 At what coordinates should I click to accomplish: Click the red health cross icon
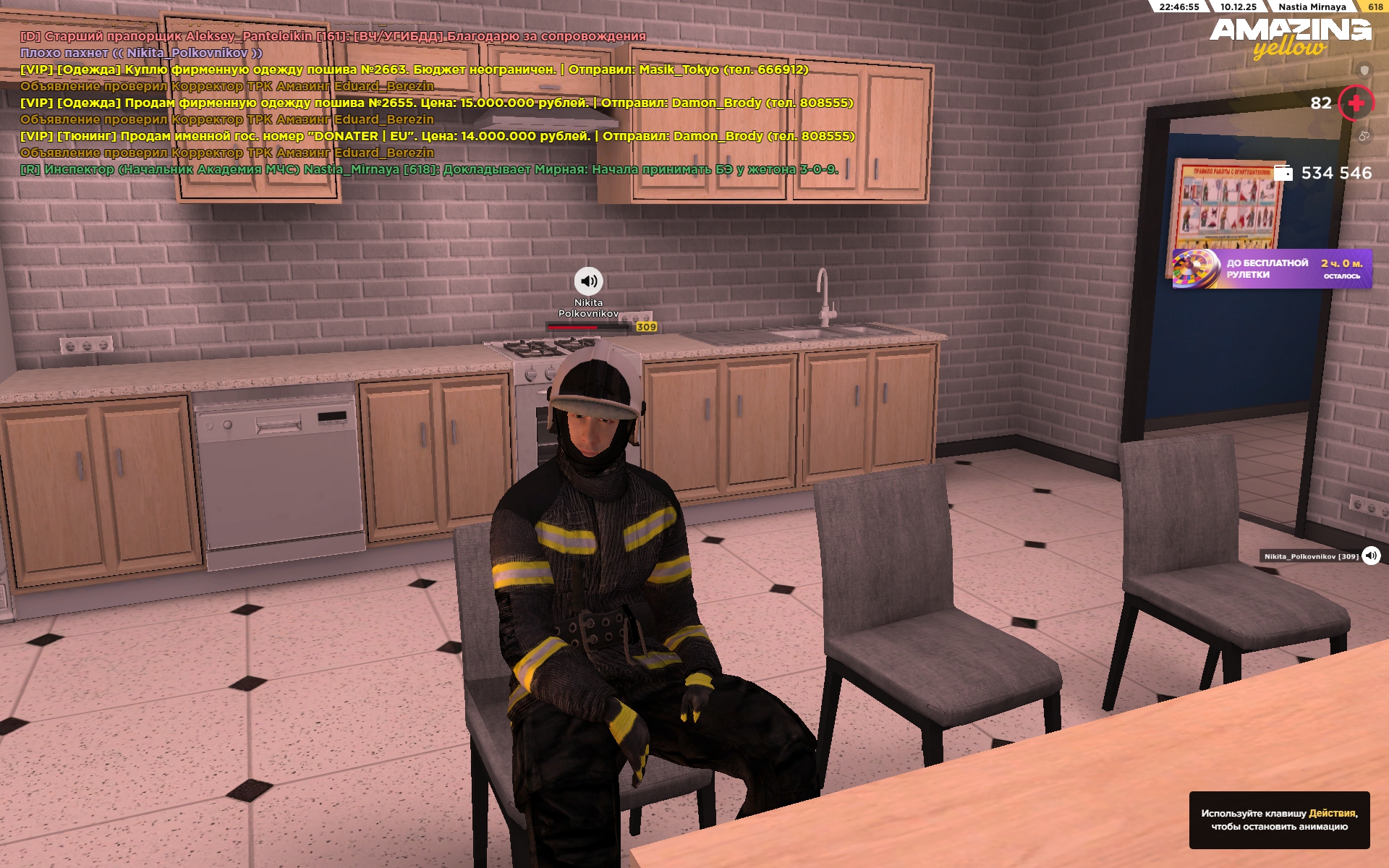[1356, 103]
